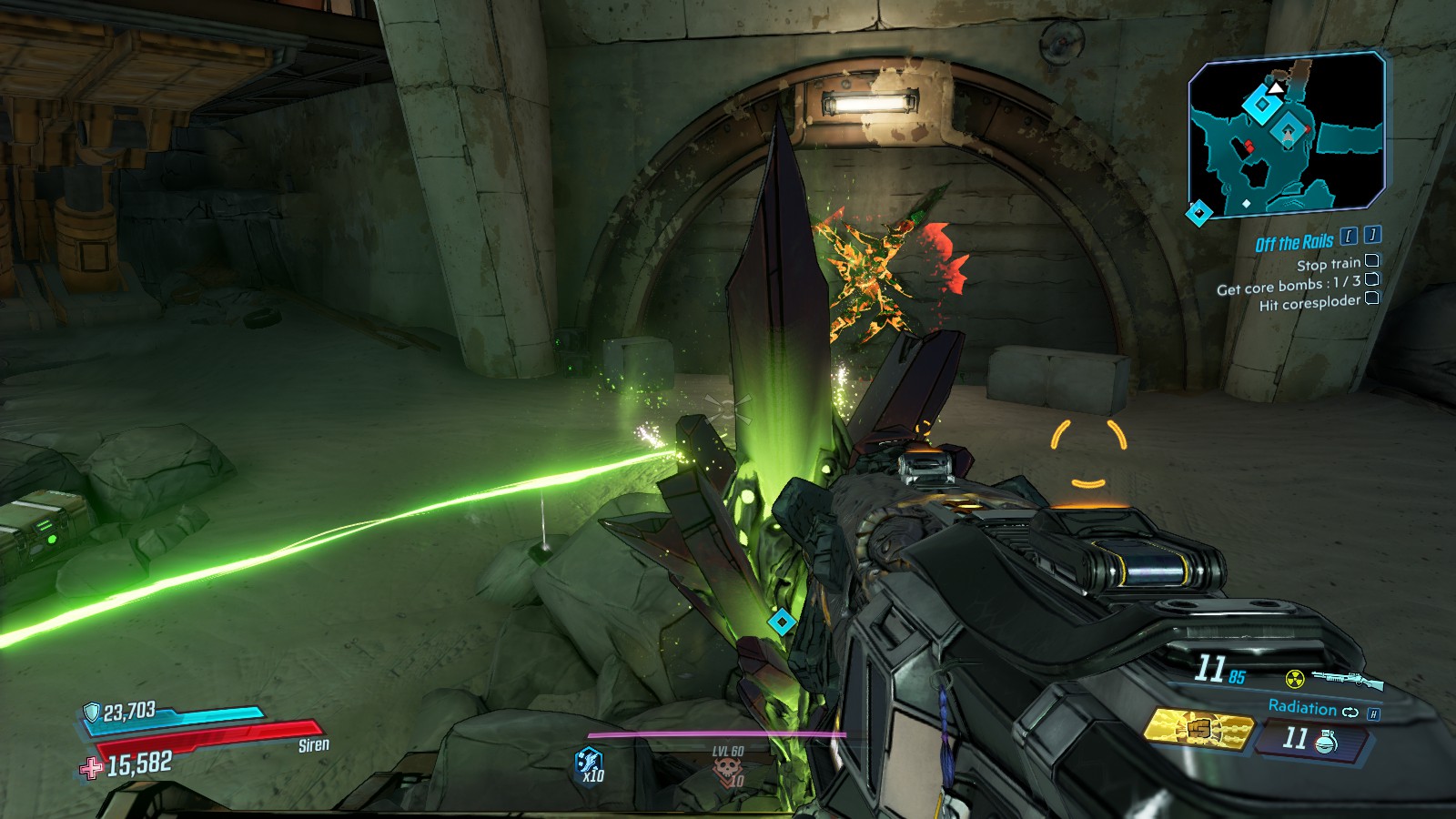Tick the Get core bombs objective checkbox
Image resolution: width=1456 pixels, height=819 pixels.
[1371, 279]
